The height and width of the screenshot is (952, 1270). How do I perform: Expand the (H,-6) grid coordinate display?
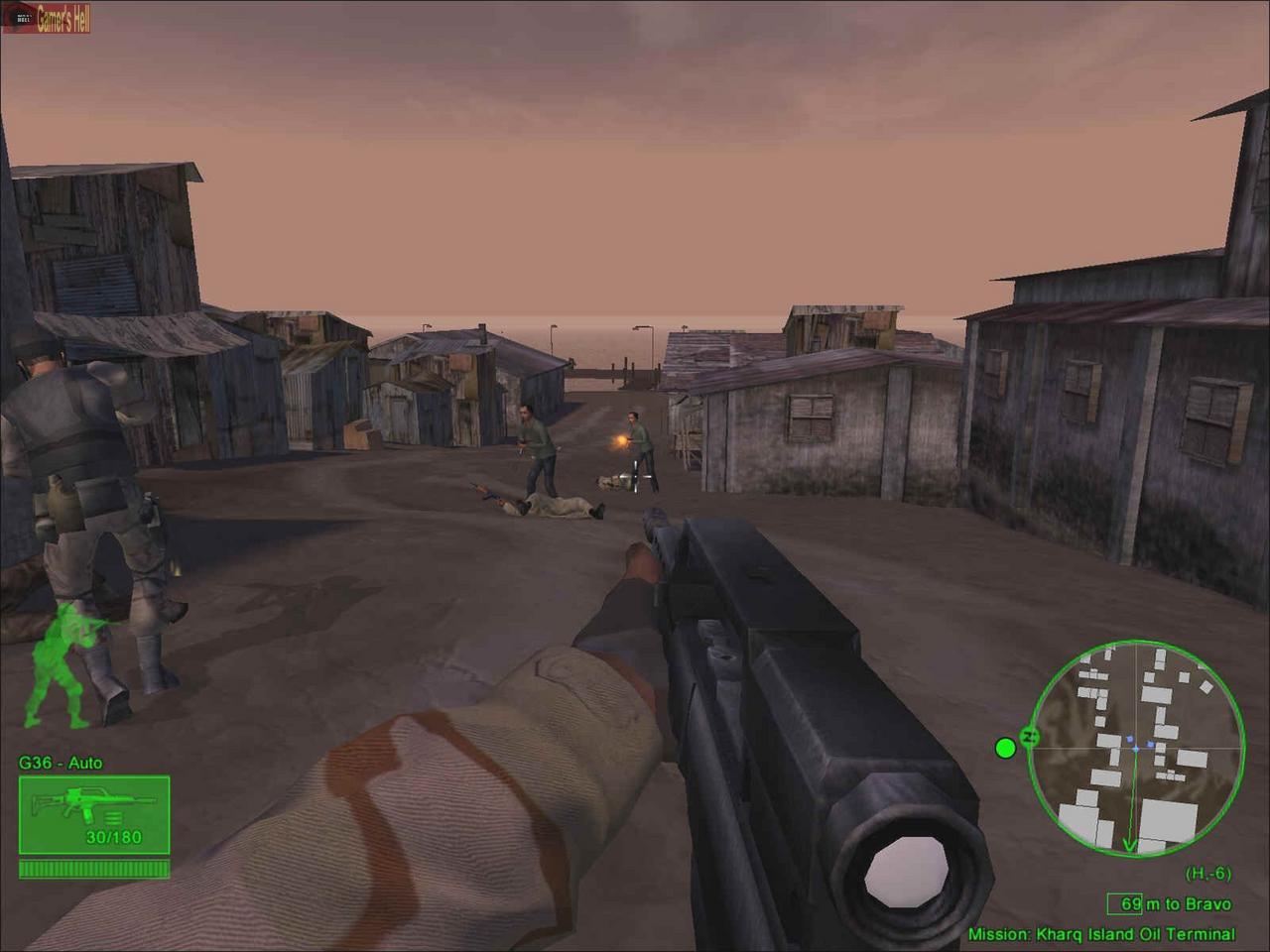[x=1207, y=871]
